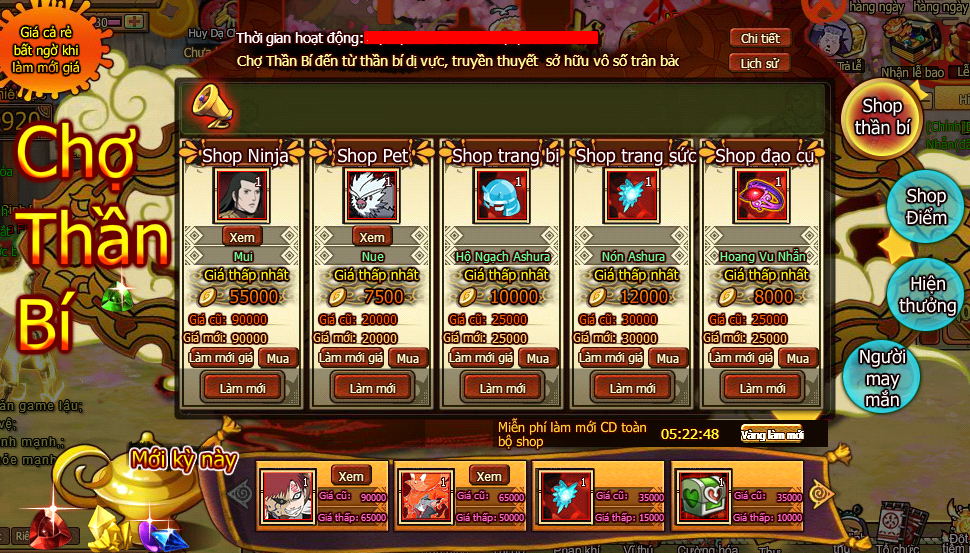This screenshot has width=970, height=553.
Task: Buy the Mui ninja with Mua
Action: click(x=278, y=358)
